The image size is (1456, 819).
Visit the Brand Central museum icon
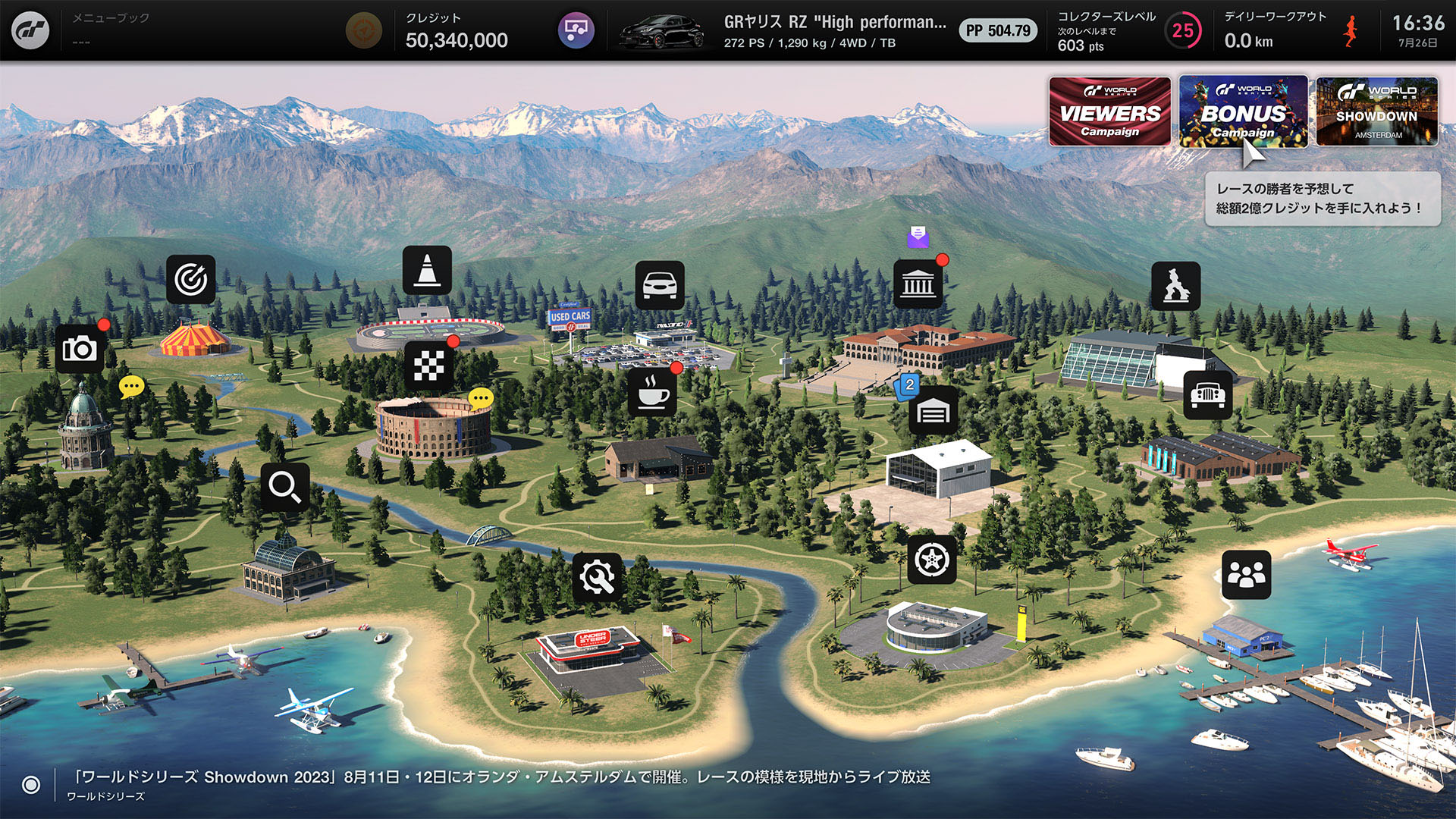point(918,284)
